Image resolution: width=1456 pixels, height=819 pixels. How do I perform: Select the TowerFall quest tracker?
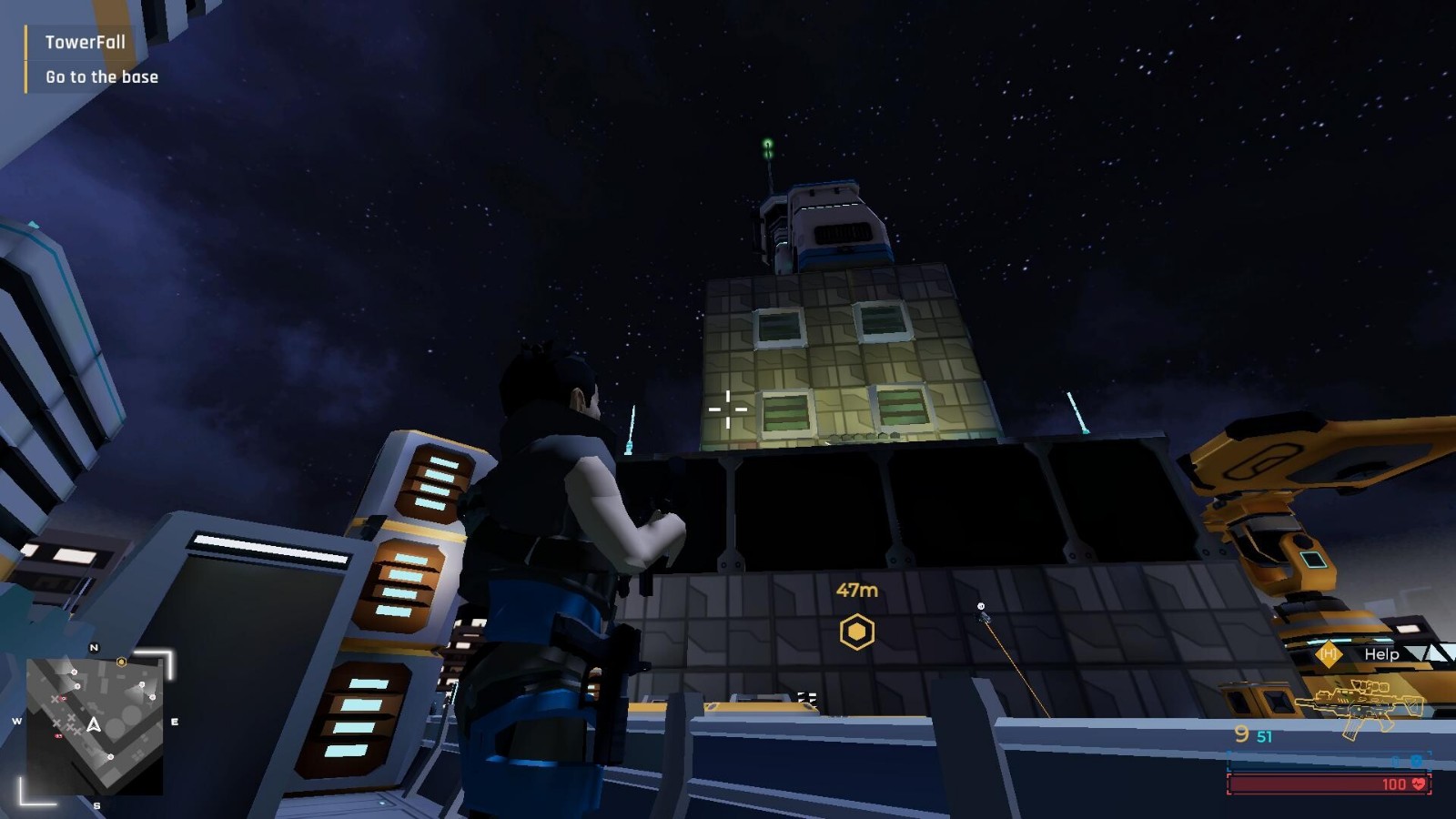(86, 43)
